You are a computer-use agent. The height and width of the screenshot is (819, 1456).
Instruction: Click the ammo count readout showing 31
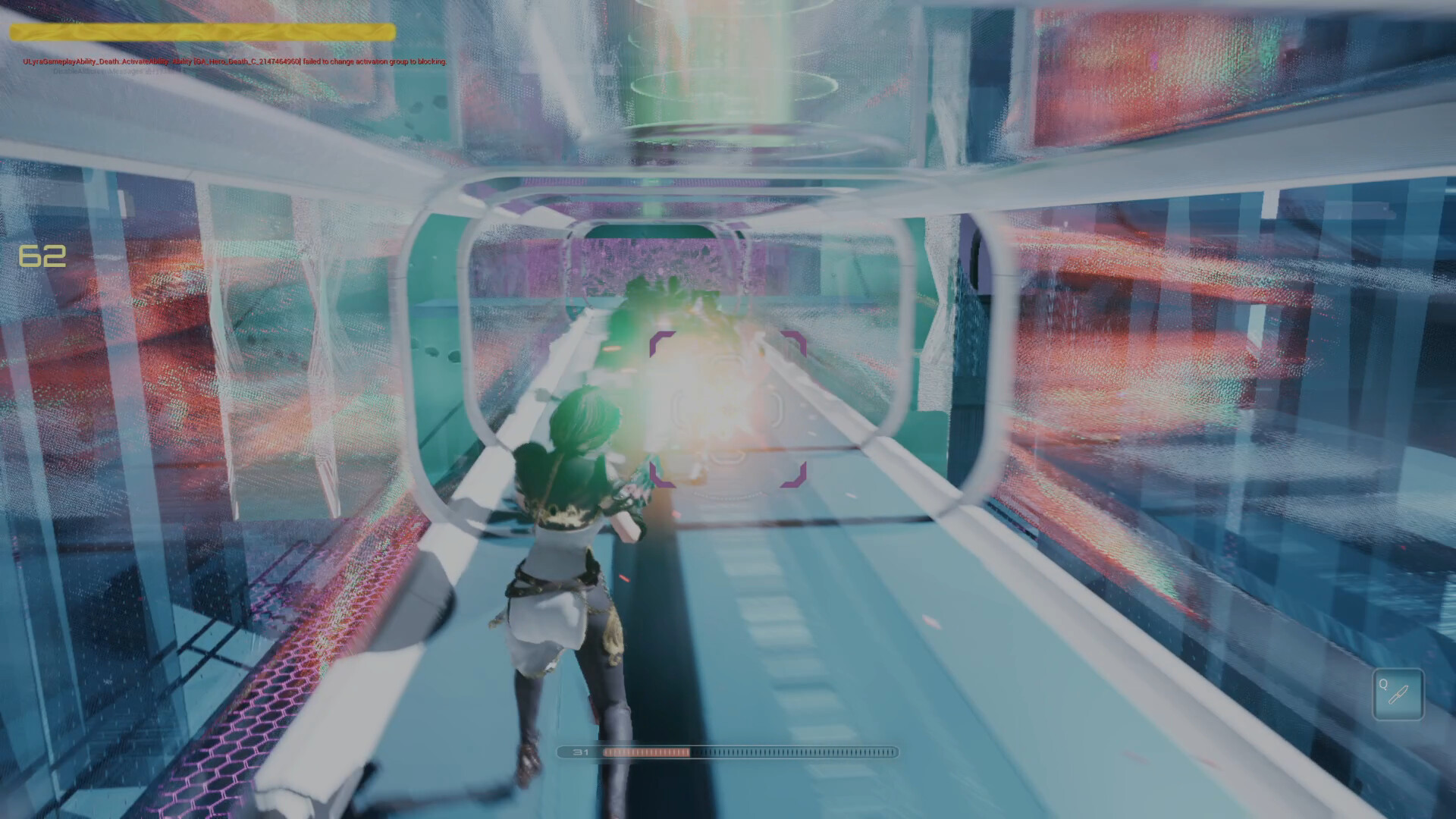tap(580, 752)
